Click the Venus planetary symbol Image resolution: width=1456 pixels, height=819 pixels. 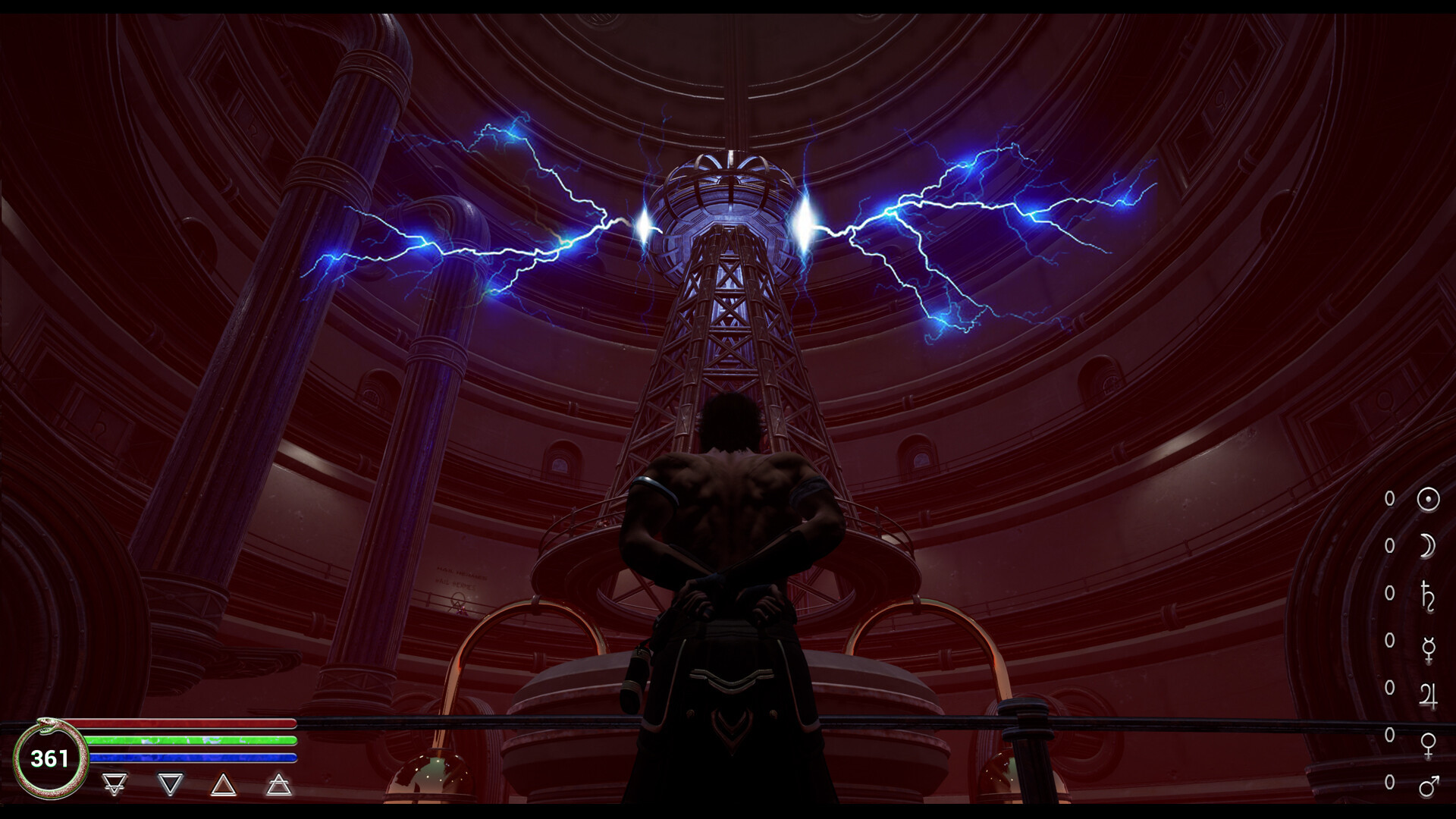tap(1428, 744)
